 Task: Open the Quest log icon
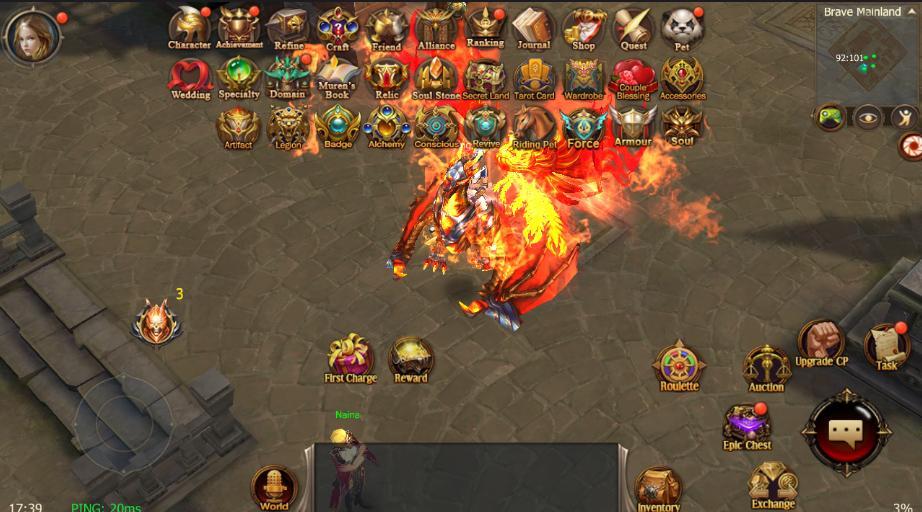(x=632, y=27)
